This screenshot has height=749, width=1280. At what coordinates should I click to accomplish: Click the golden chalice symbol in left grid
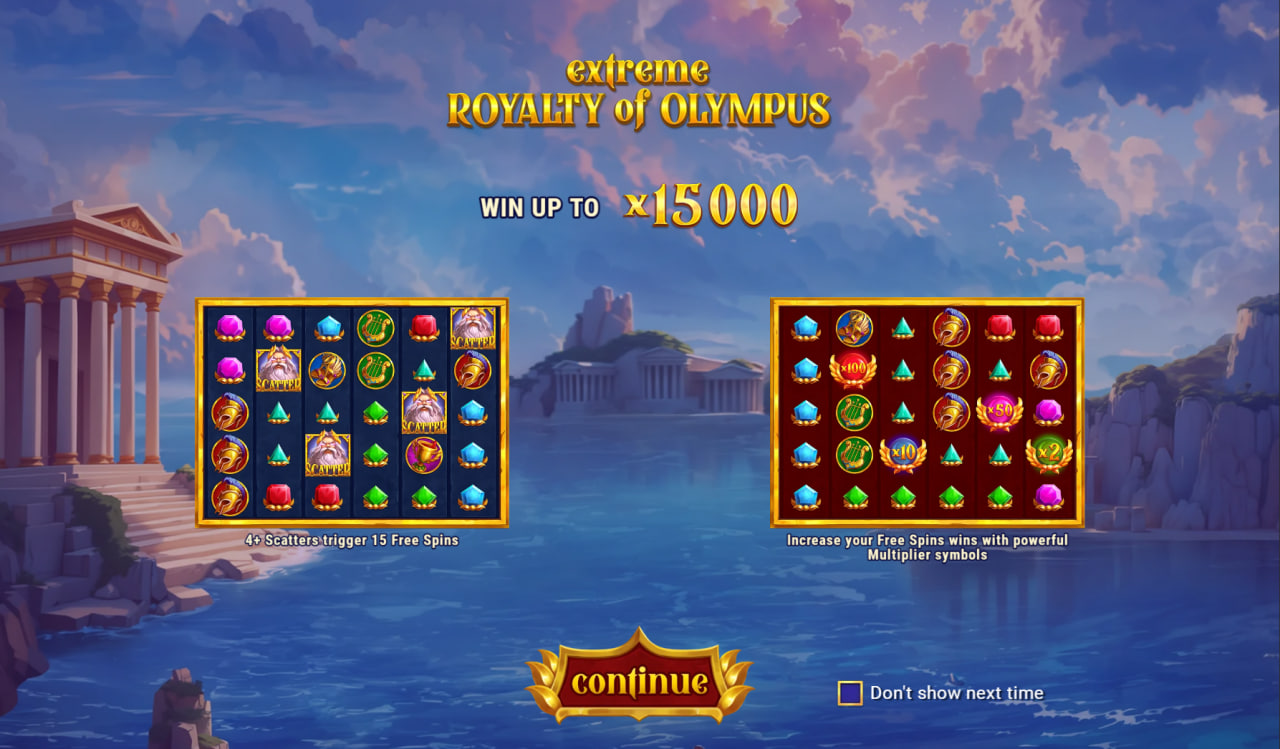424,455
